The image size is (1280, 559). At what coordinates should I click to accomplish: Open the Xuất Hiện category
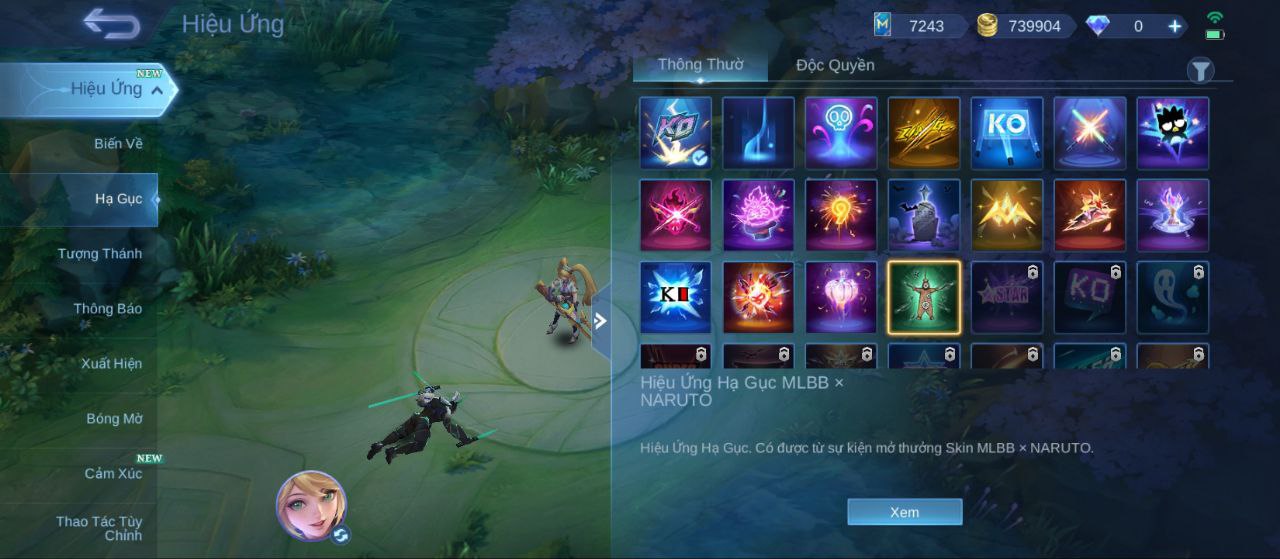point(111,364)
